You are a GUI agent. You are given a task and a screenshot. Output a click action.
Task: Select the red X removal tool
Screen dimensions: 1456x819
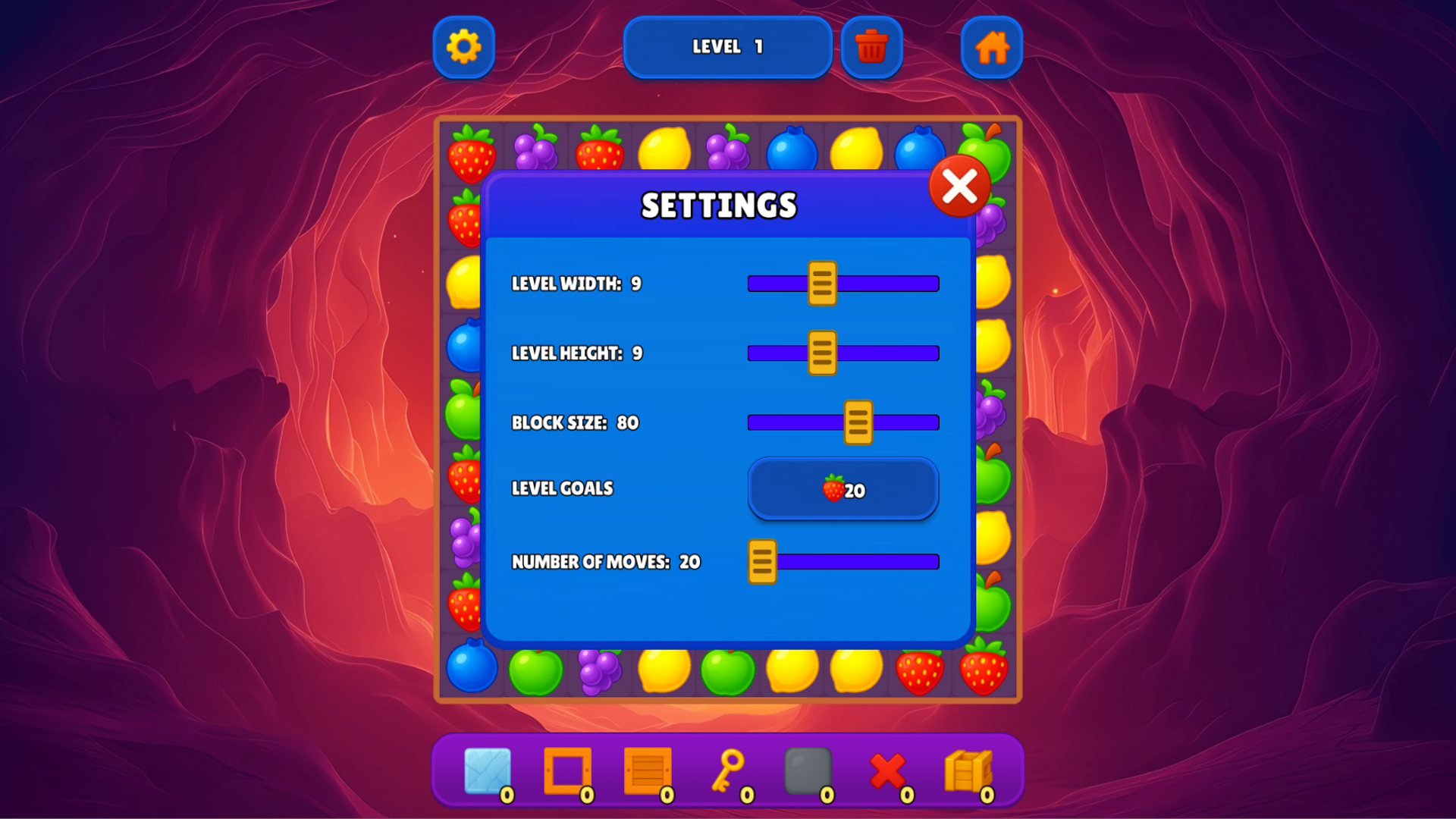pyautogui.click(x=889, y=768)
